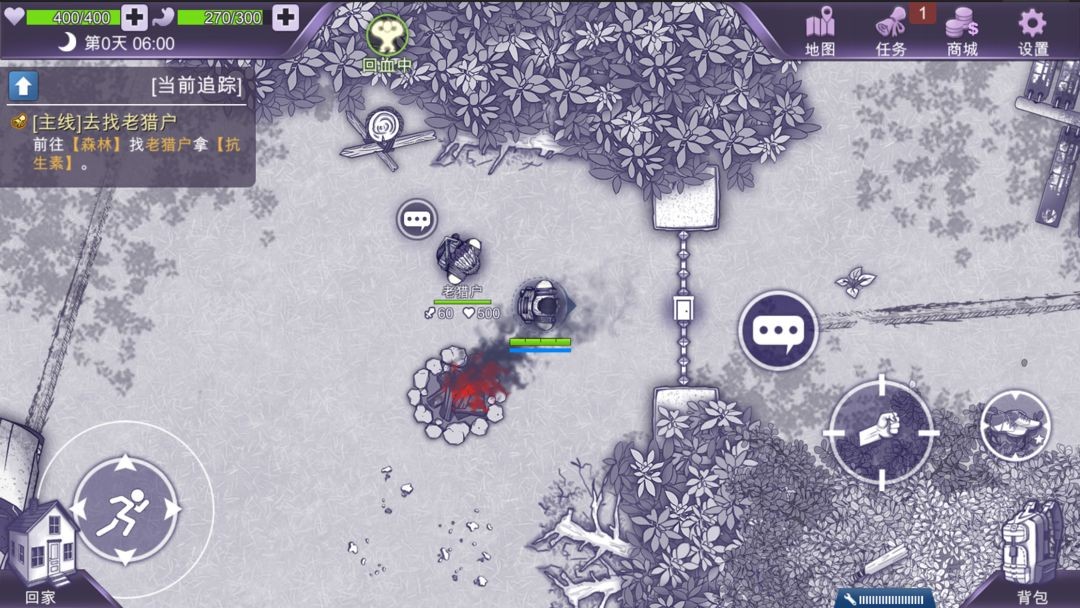Tap the running man movement pad

pos(125,510)
